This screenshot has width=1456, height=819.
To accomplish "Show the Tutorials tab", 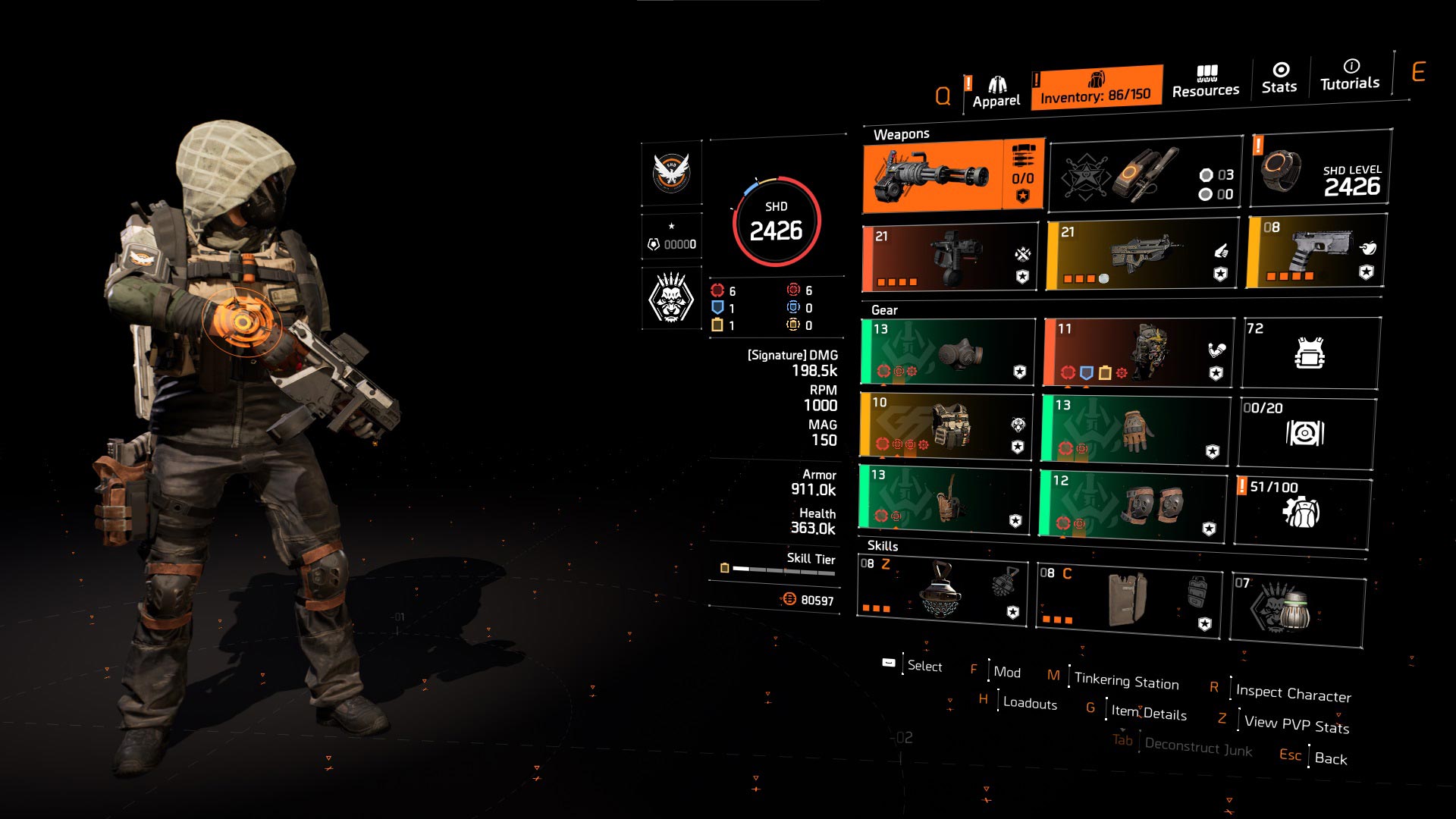I will pyautogui.click(x=1350, y=75).
